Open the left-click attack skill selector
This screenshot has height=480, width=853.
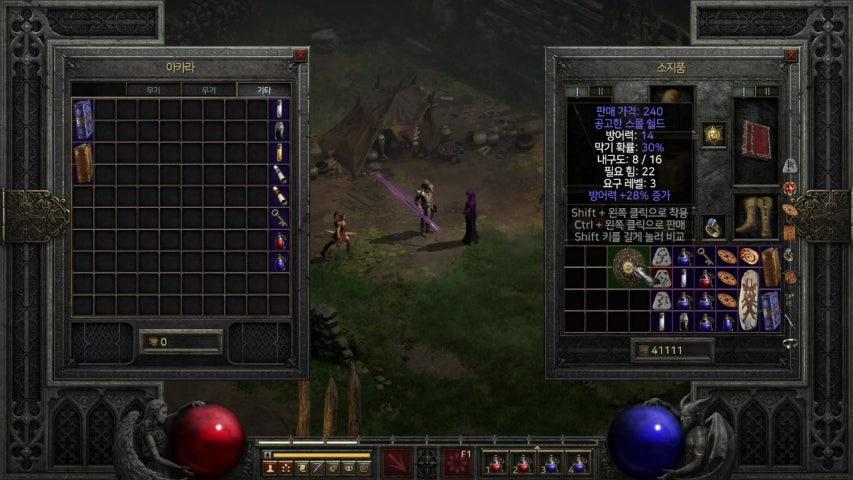click(397, 463)
